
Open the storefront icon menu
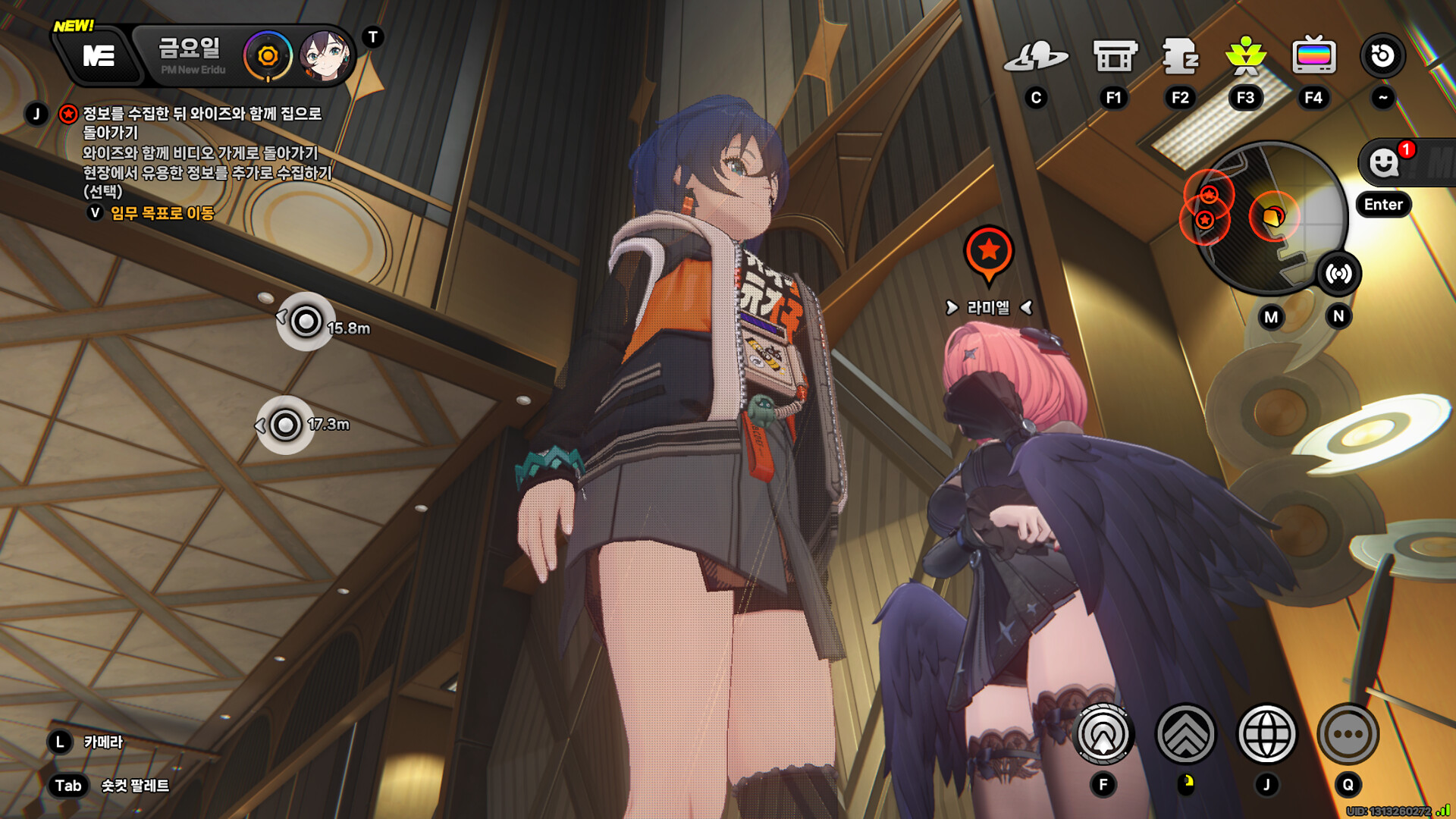pos(1114,56)
